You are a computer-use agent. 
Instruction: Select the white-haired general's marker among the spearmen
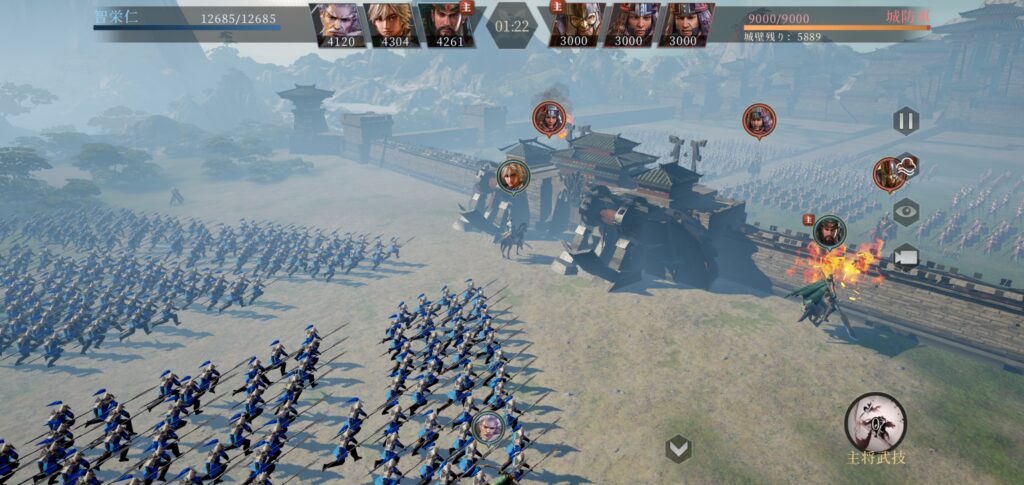[487, 427]
